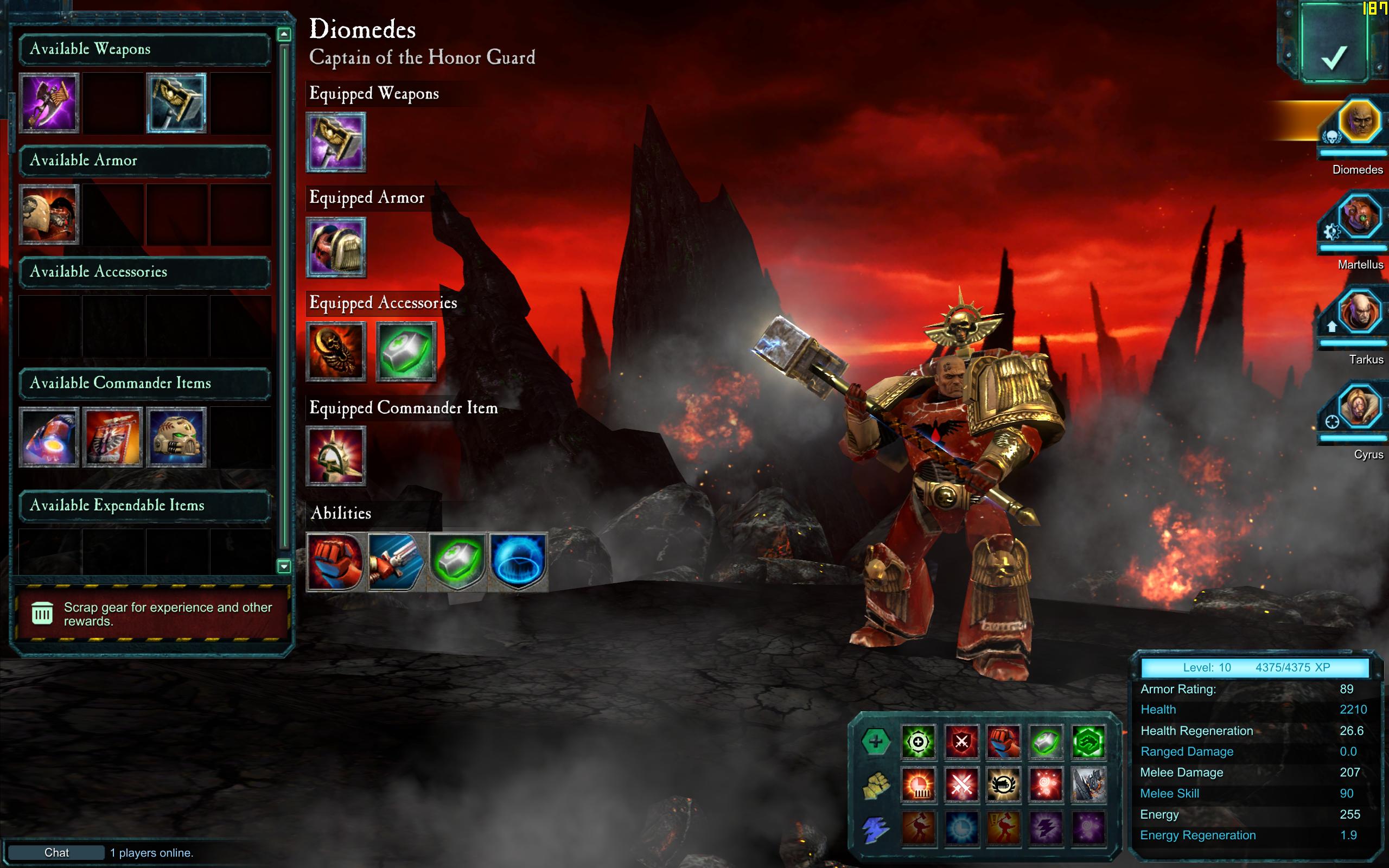Click the equipped thunder hammer weapon slot

(336, 142)
